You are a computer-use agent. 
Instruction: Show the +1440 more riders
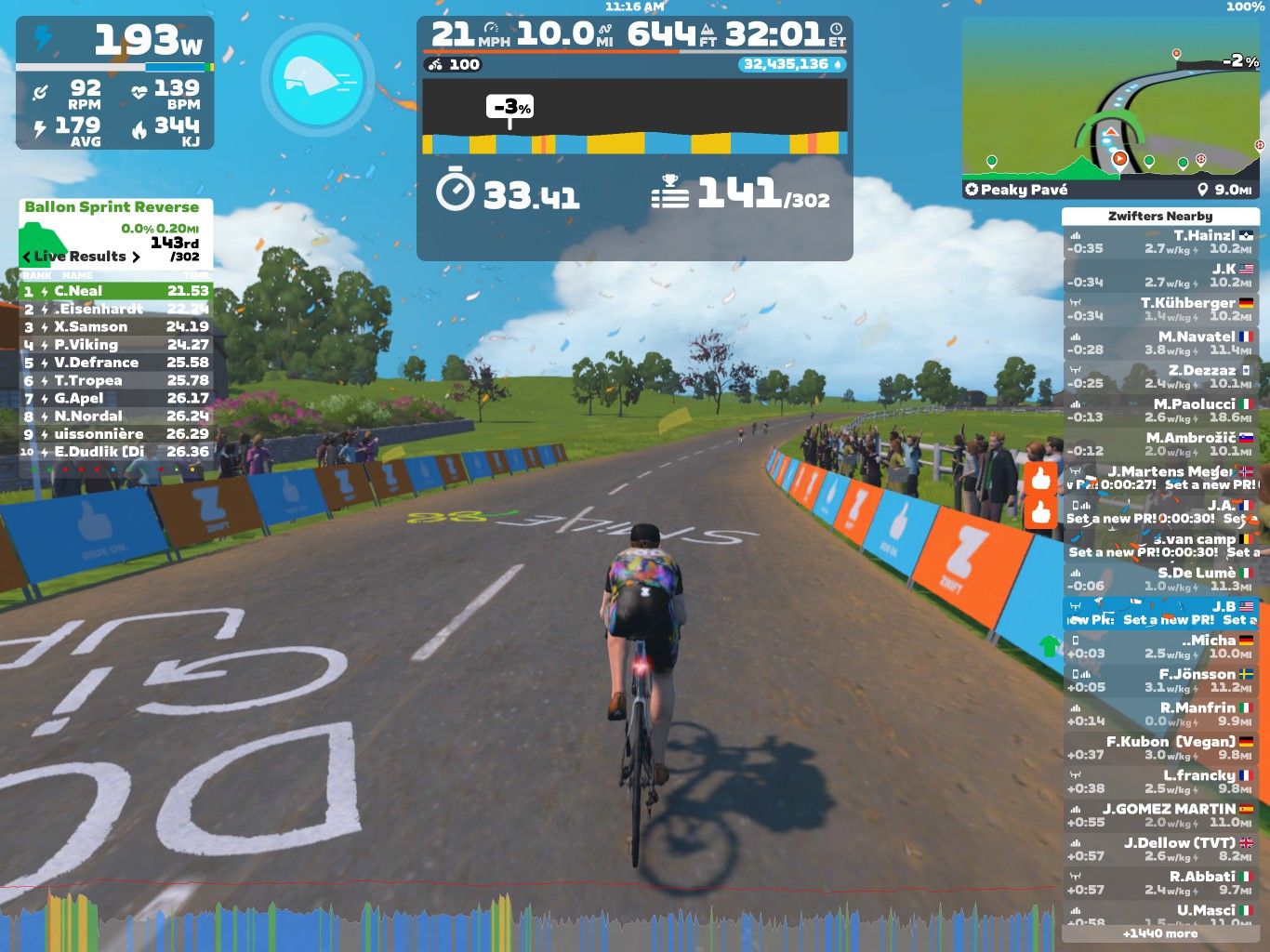tap(1160, 933)
